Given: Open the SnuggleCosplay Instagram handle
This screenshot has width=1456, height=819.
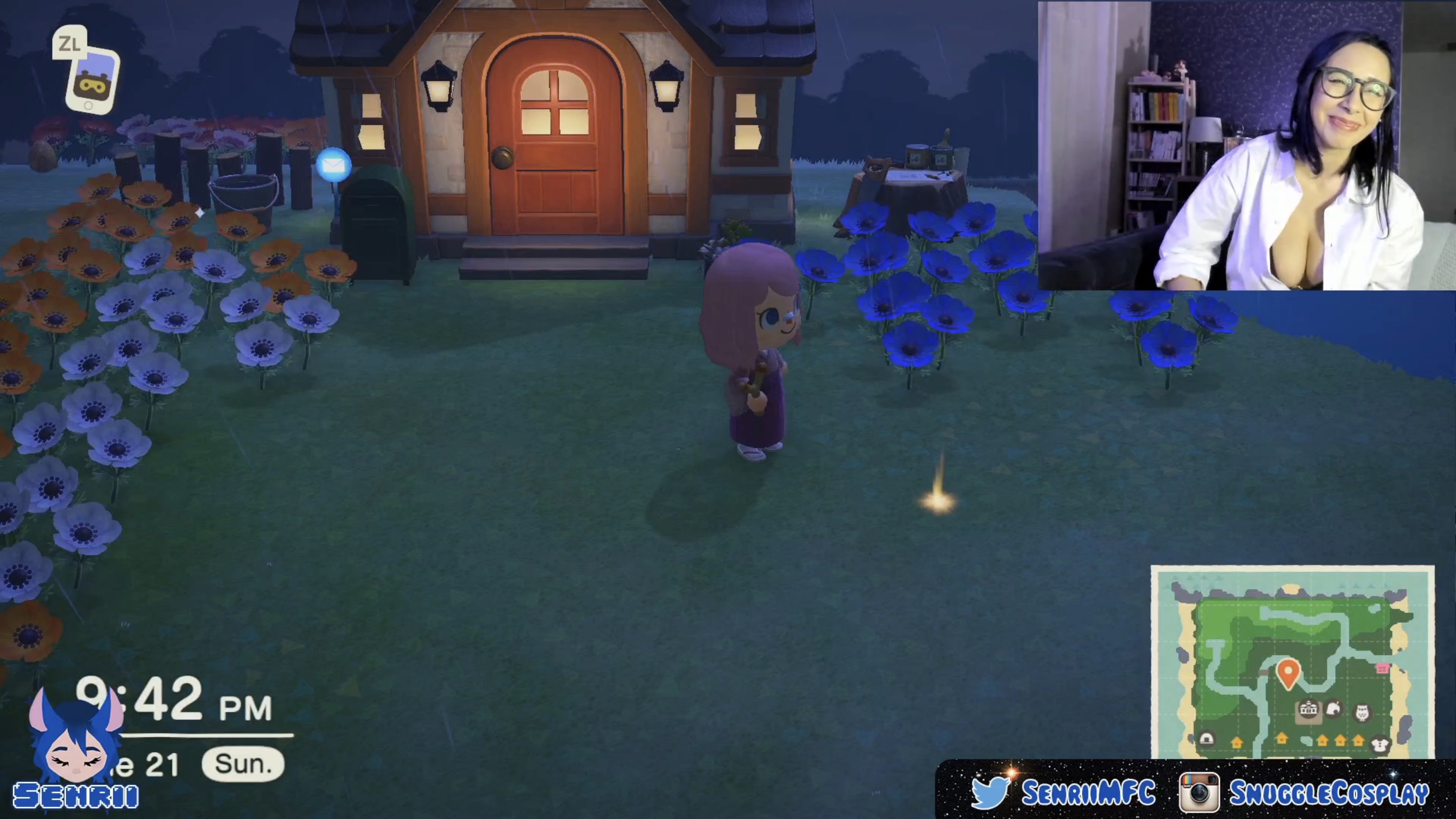Looking at the screenshot, I should [x=1328, y=792].
